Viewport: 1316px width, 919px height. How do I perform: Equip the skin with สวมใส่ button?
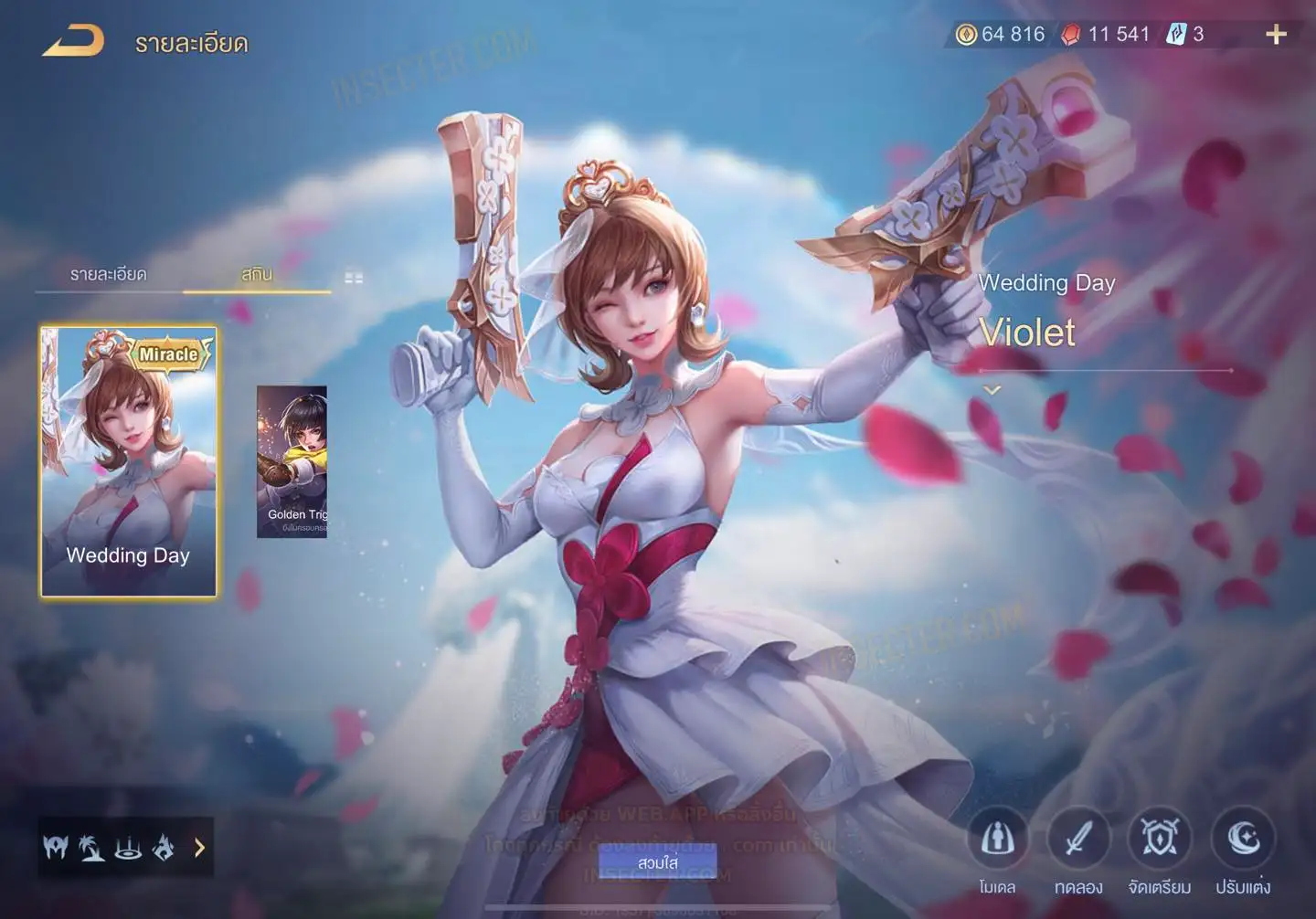point(658,862)
